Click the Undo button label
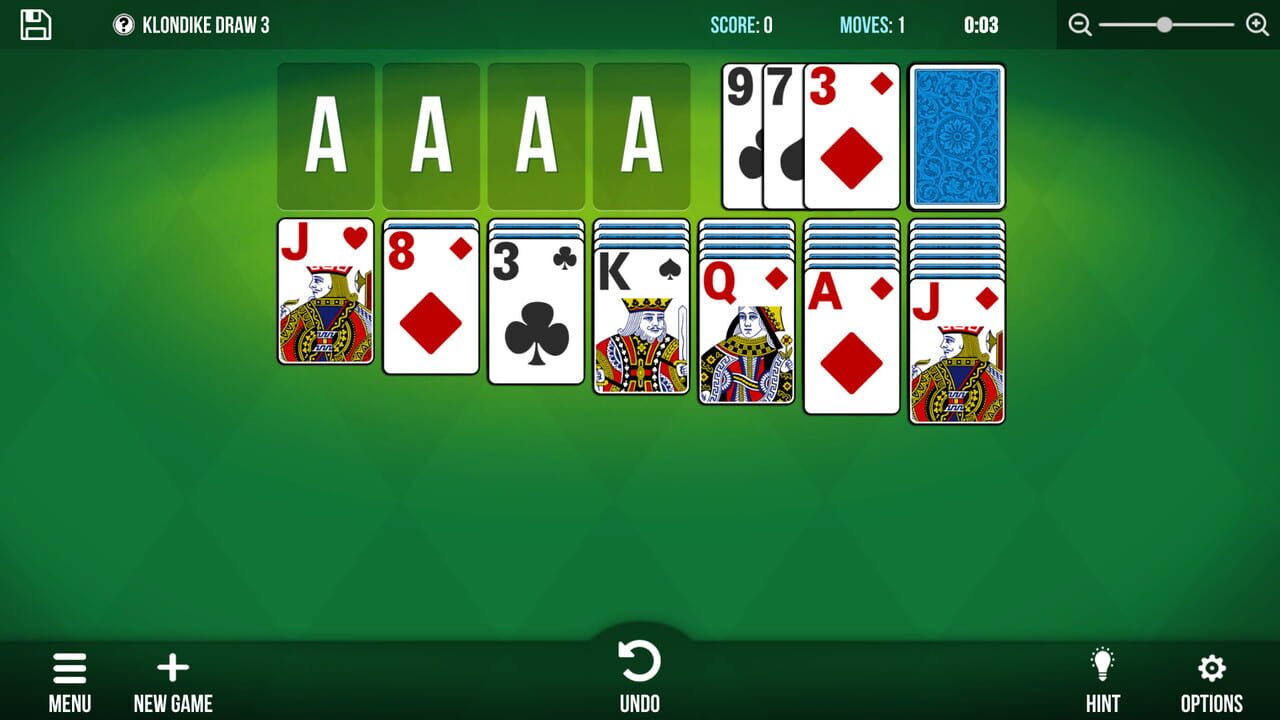Screen dimensions: 1280x720 [x=640, y=702]
